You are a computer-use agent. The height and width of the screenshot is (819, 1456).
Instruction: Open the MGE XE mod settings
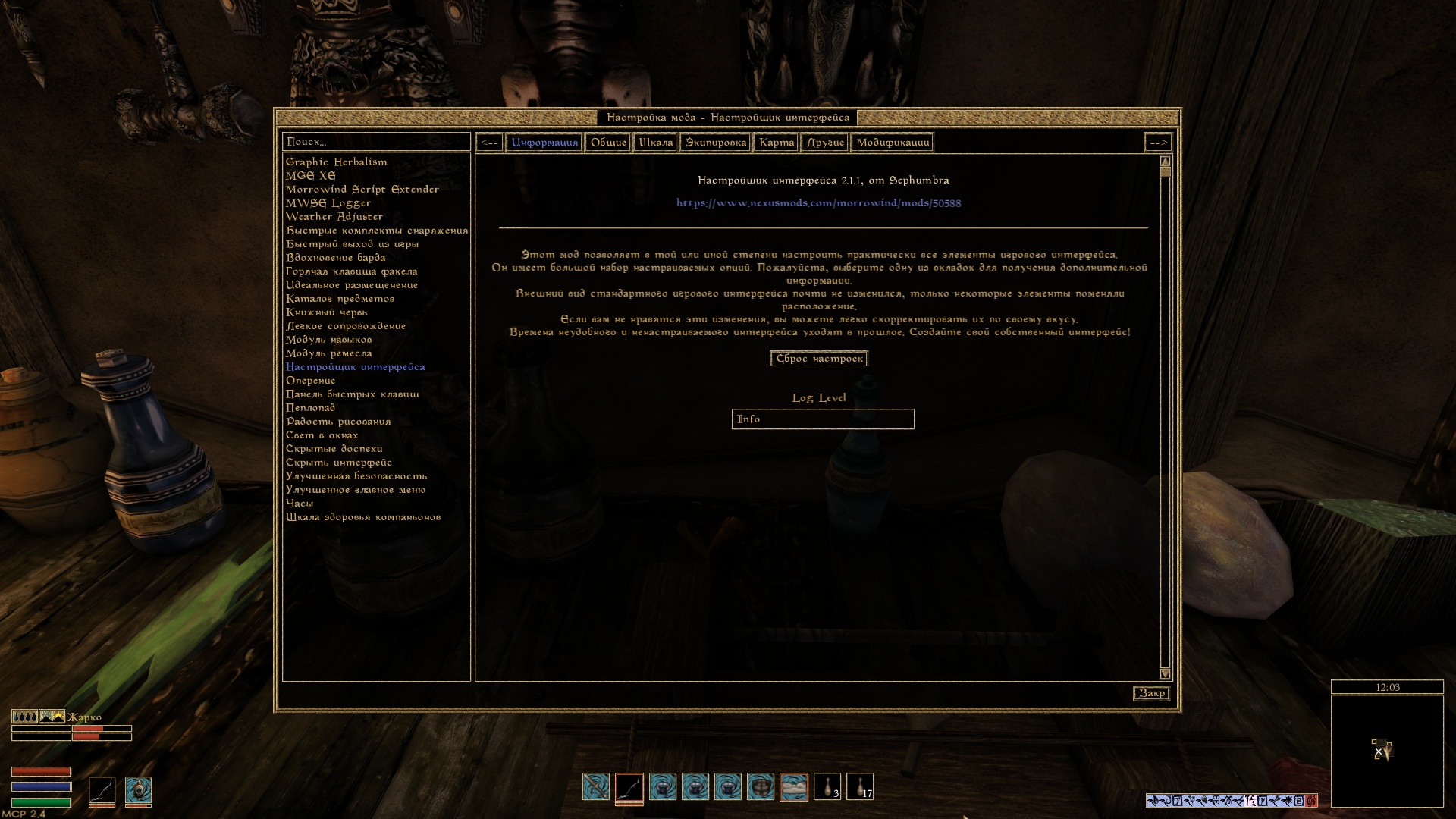(310, 175)
